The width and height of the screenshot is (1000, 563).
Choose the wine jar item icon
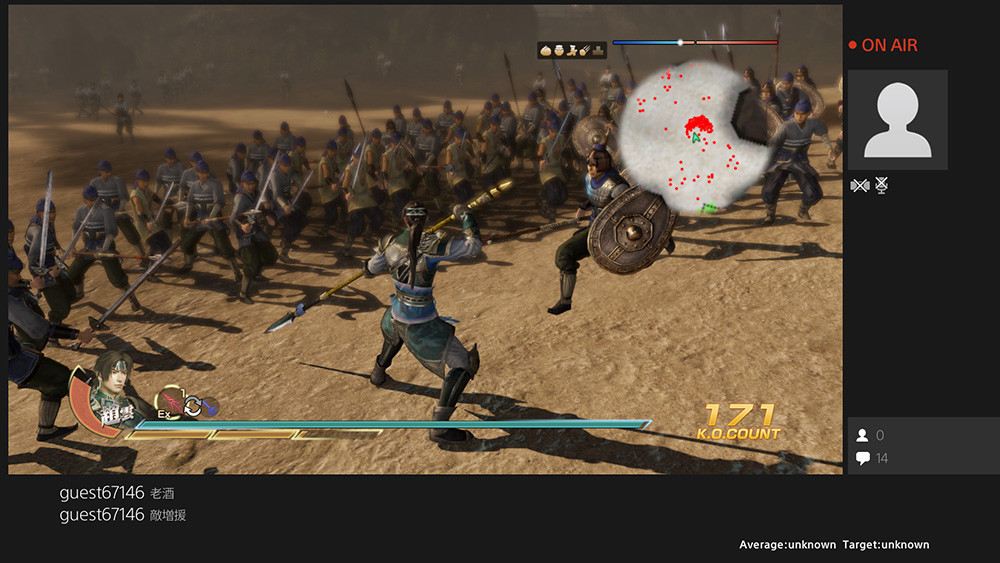click(x=559, y=49)
